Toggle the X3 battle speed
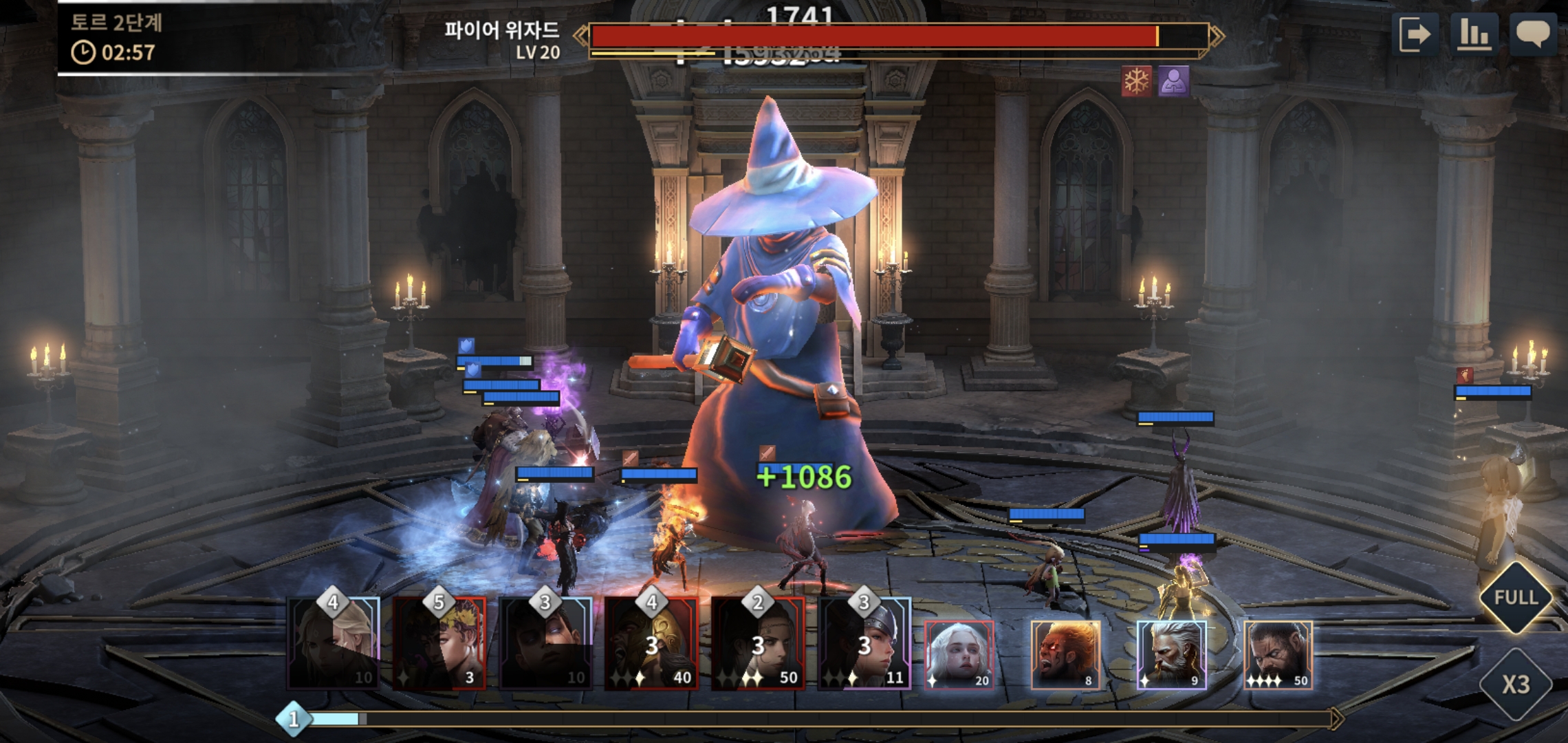The image size is (1568, 743). point(1516,684)
